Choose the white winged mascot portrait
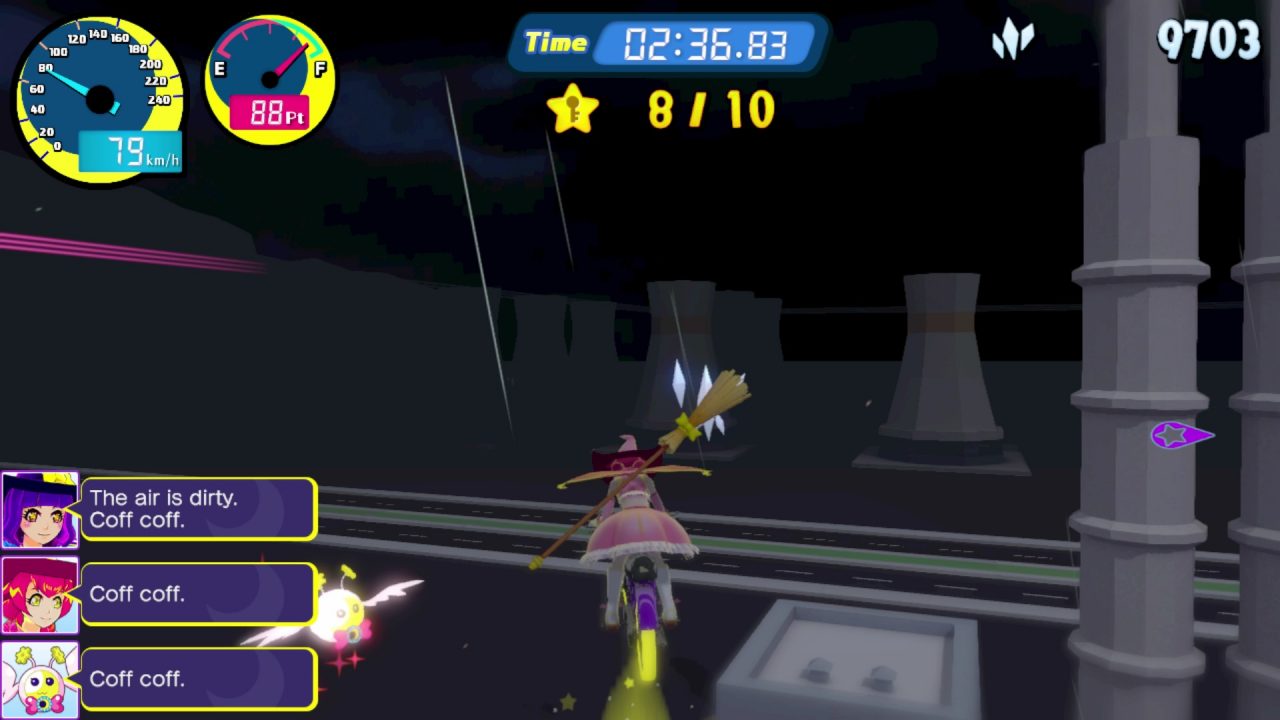 click(40, 679)
